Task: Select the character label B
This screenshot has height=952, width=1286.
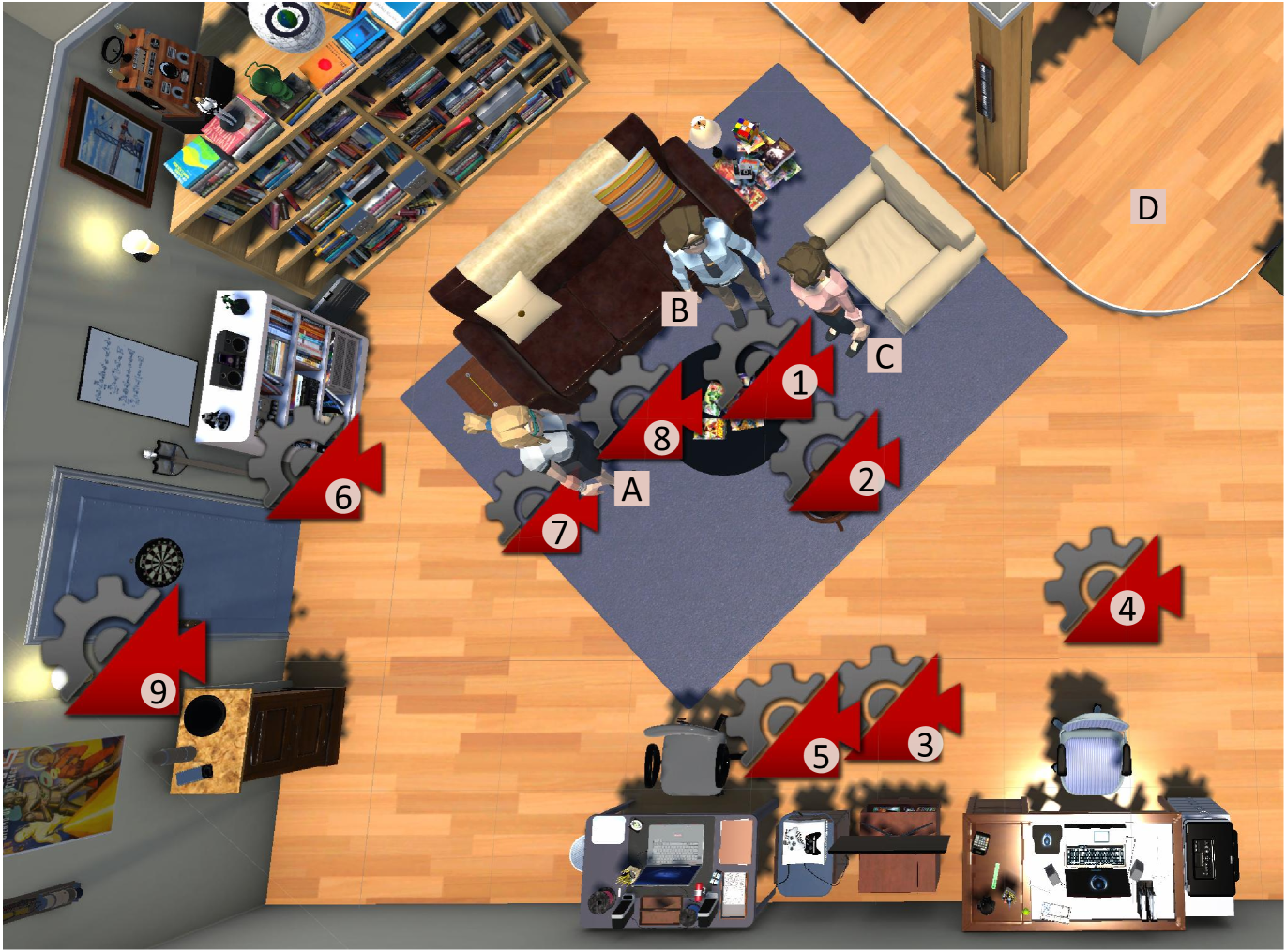Action: point(679,309)
